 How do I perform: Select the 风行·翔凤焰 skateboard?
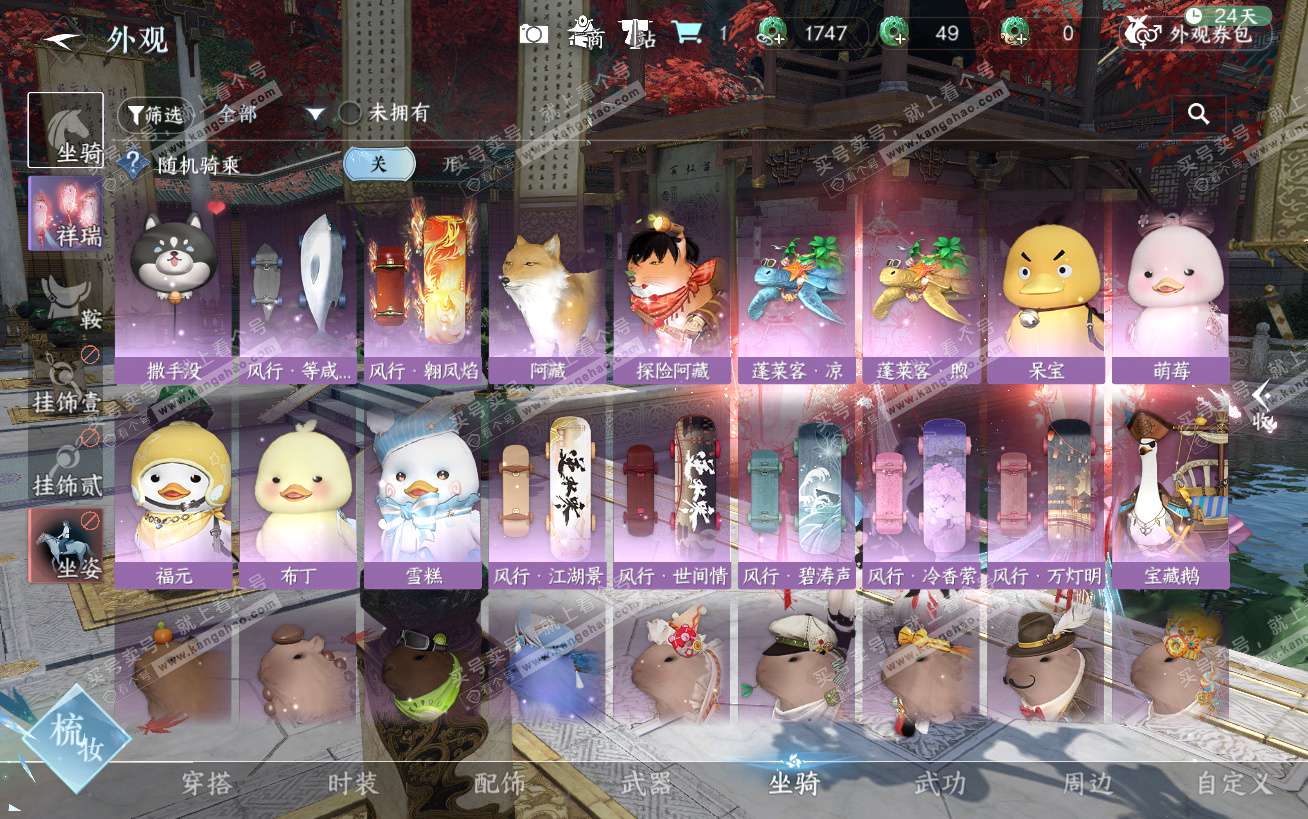coord(423,292)
